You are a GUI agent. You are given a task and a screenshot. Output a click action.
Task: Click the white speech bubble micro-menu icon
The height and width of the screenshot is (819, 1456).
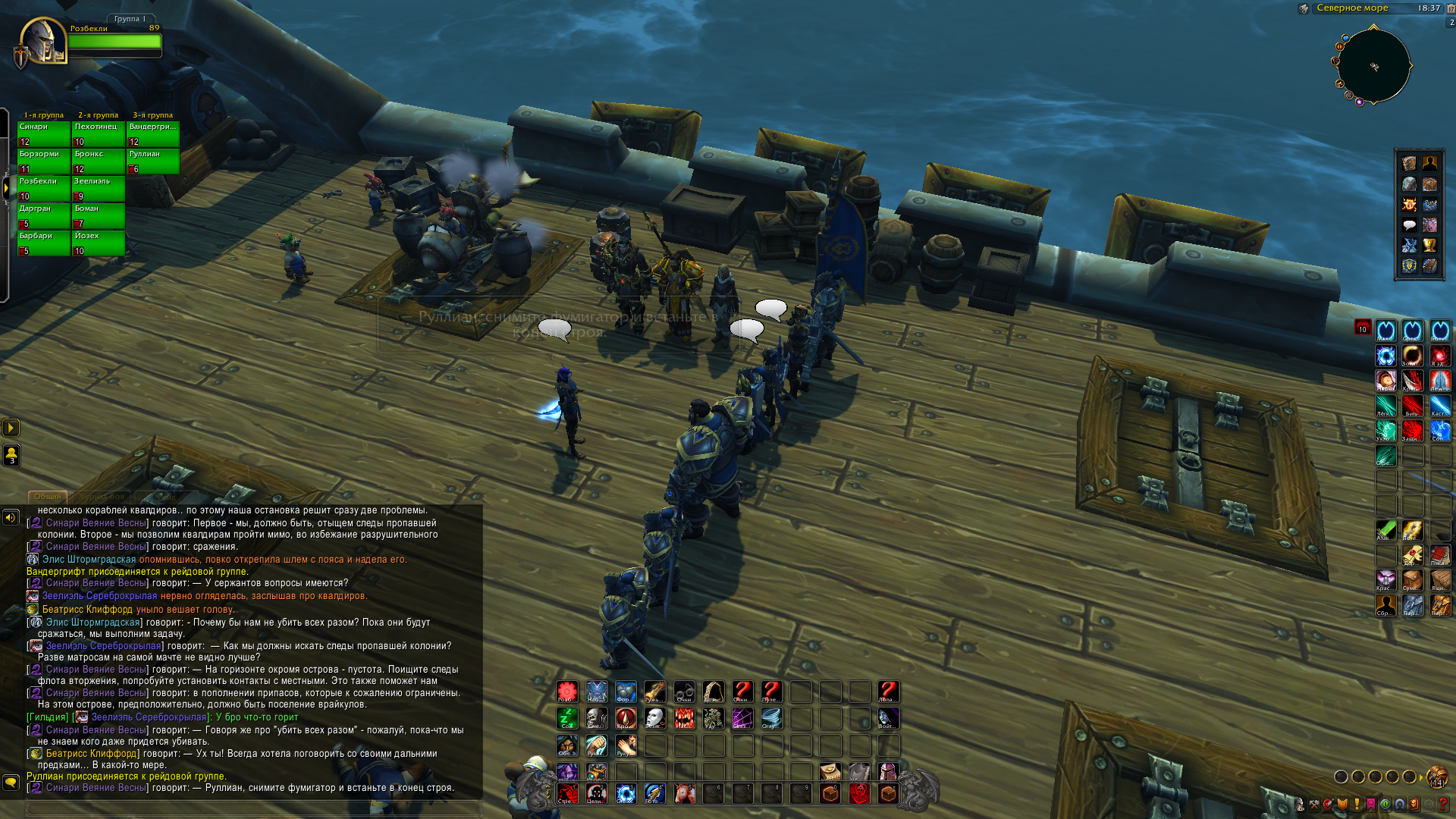tap(1409, 225)
